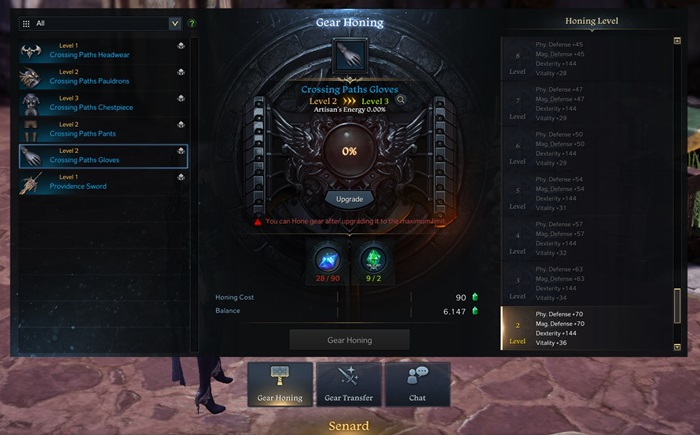Select the gloves item slot at the top
Screen dimensions: 700x435
click(349, 56)
